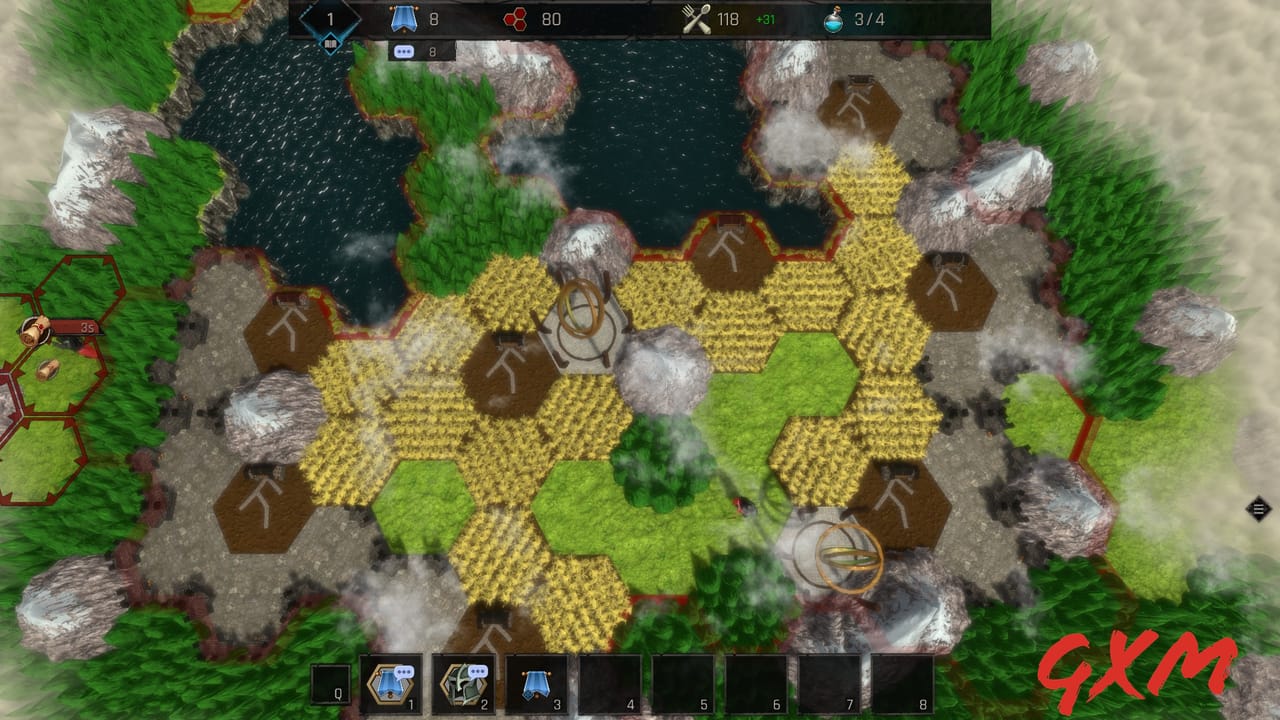Click the potion flask icon showing 3/4
This screenshot has width=1280, height=720.
click(x=833, y=16)
